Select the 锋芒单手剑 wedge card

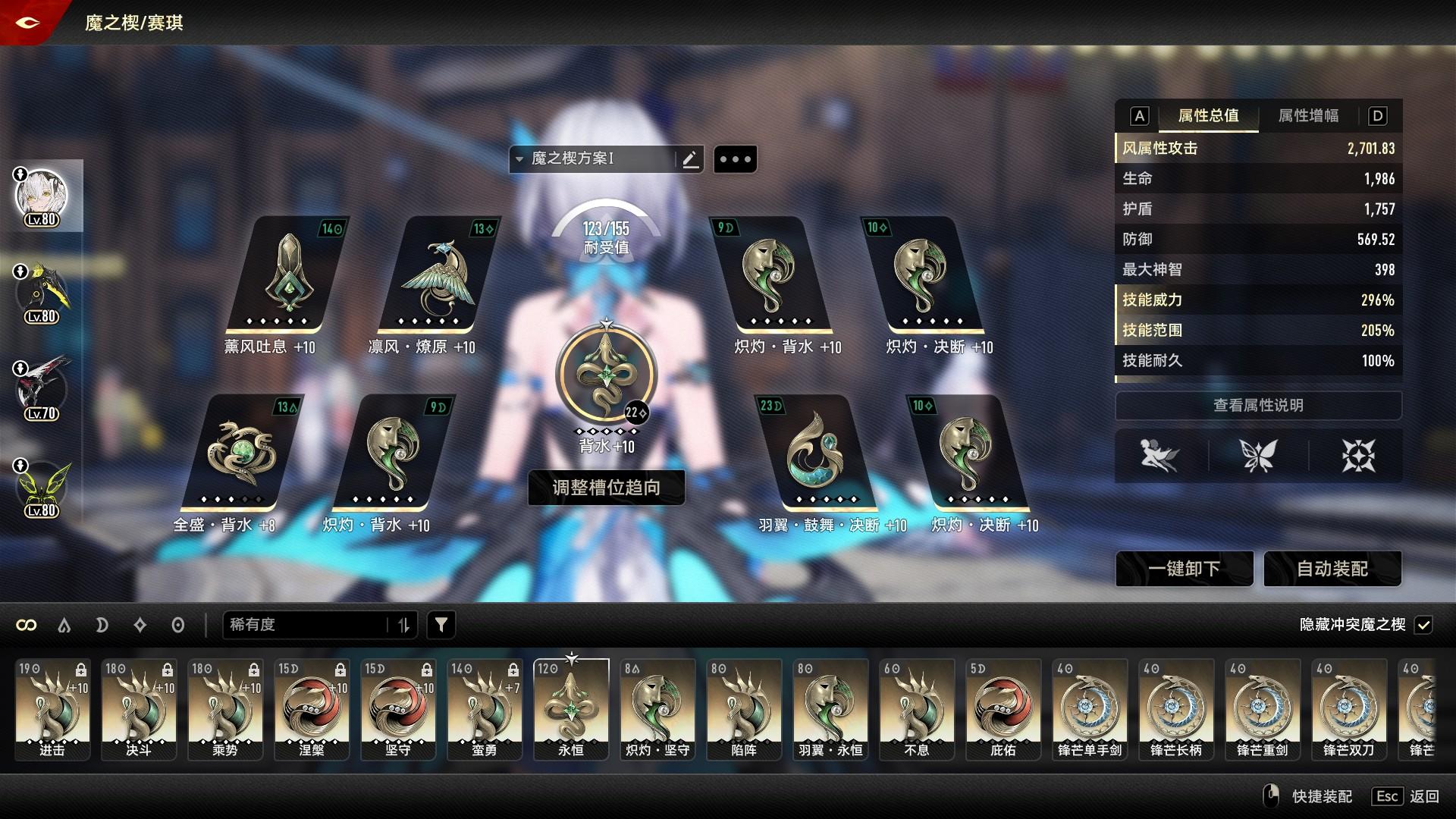coord(1090,708)
